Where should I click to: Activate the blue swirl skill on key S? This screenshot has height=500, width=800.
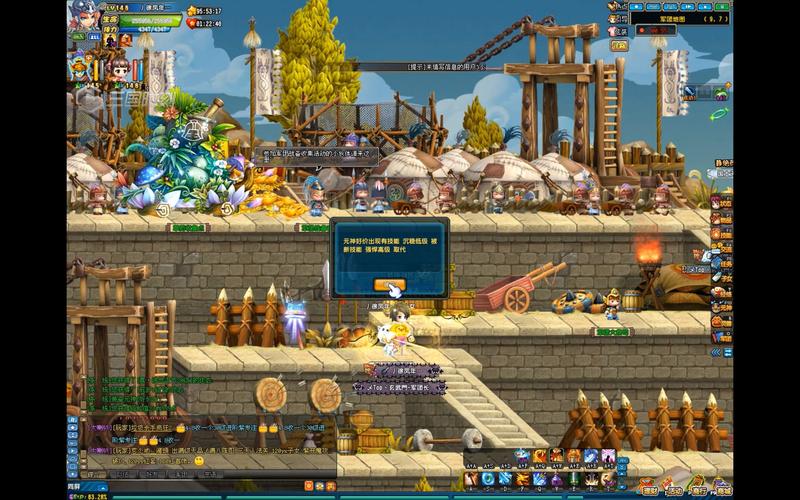pos(487,478)
